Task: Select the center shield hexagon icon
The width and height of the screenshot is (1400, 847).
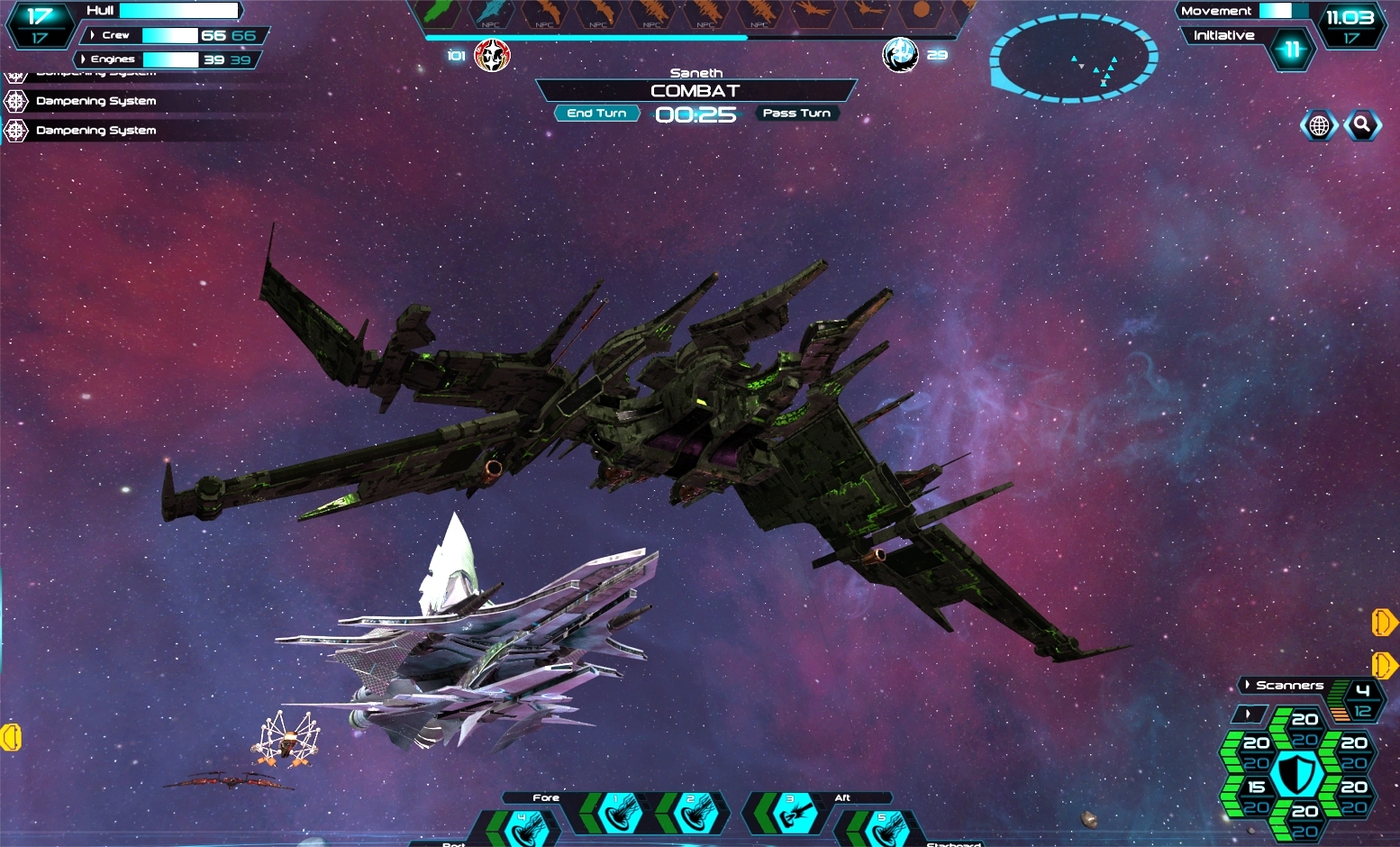Action: [1297, 774]
